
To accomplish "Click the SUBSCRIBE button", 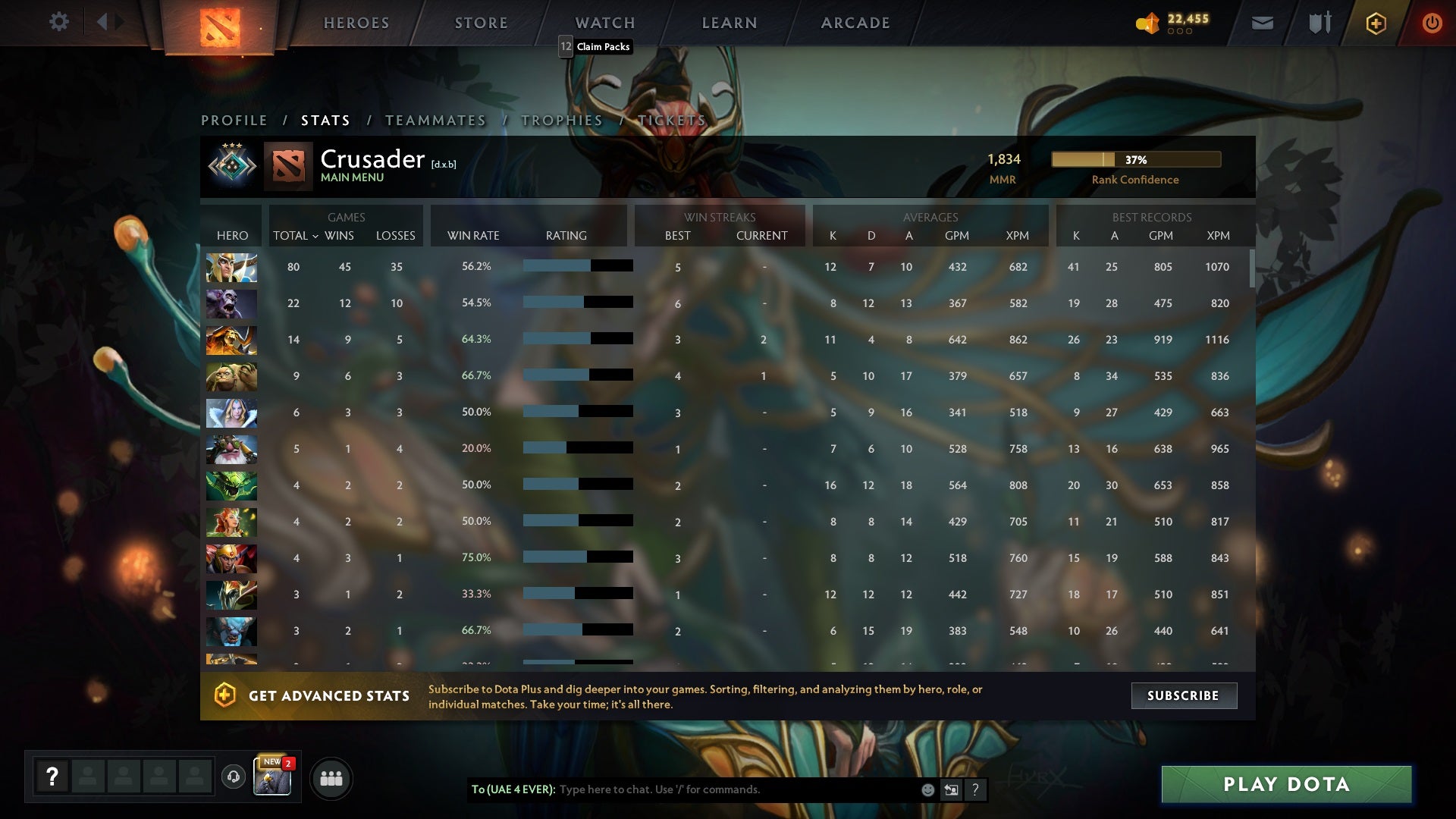I will point(1183,695).
